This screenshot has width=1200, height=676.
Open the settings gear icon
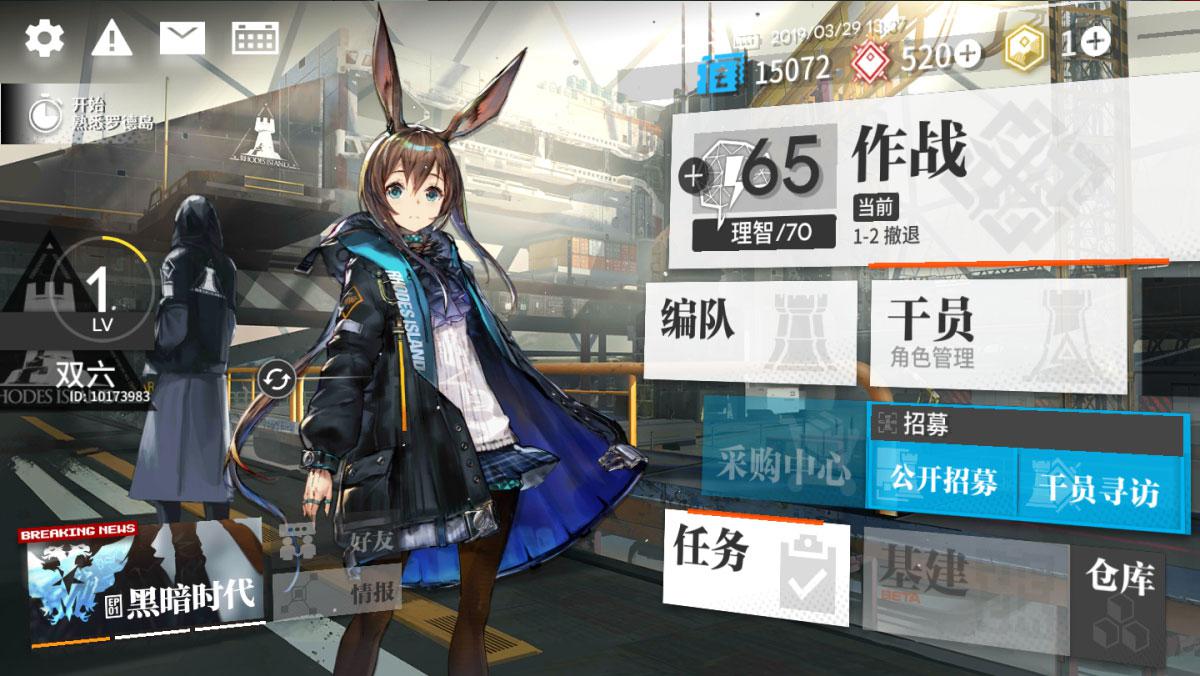coord(44,38)
